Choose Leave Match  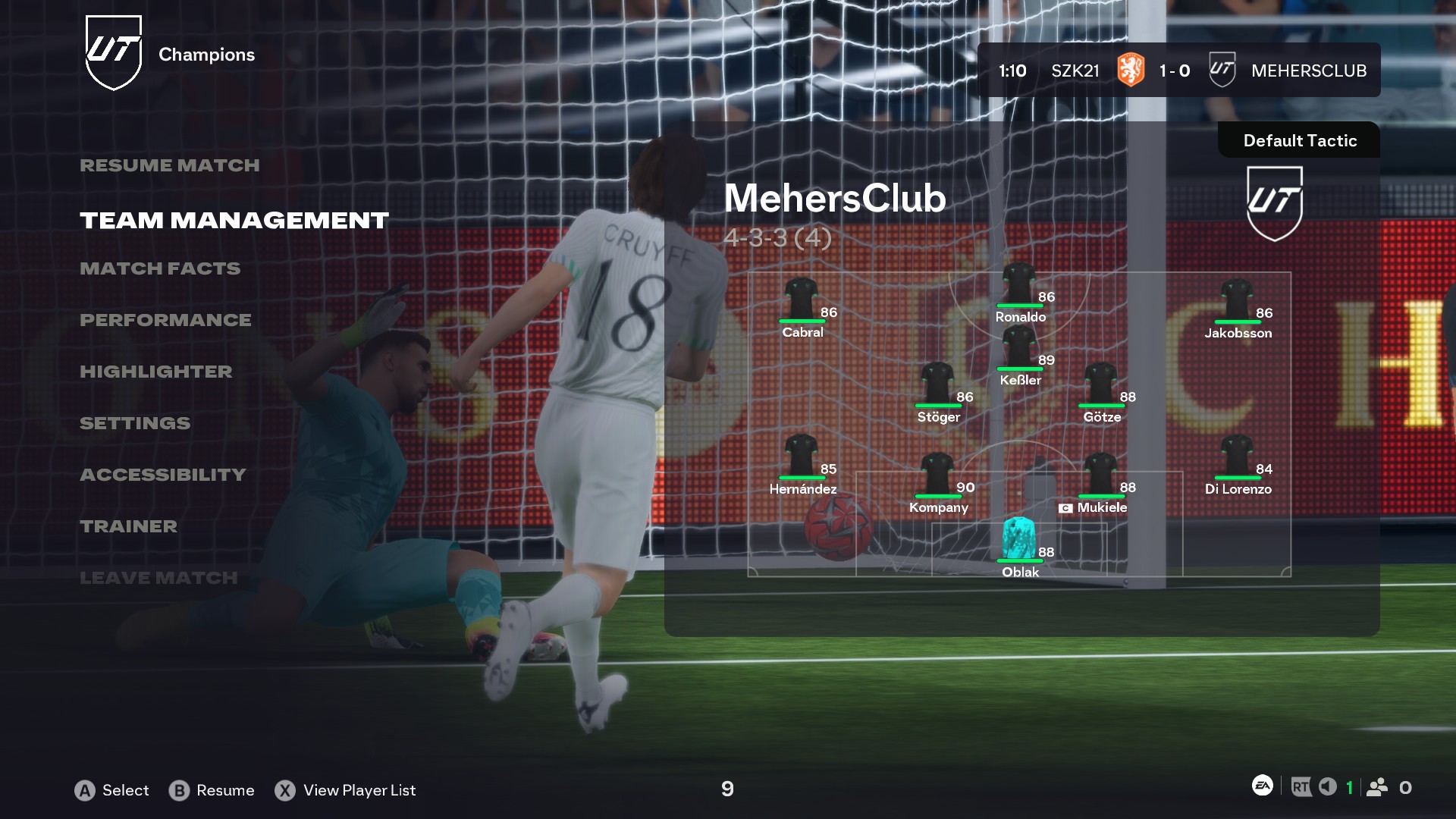point(158,578)
